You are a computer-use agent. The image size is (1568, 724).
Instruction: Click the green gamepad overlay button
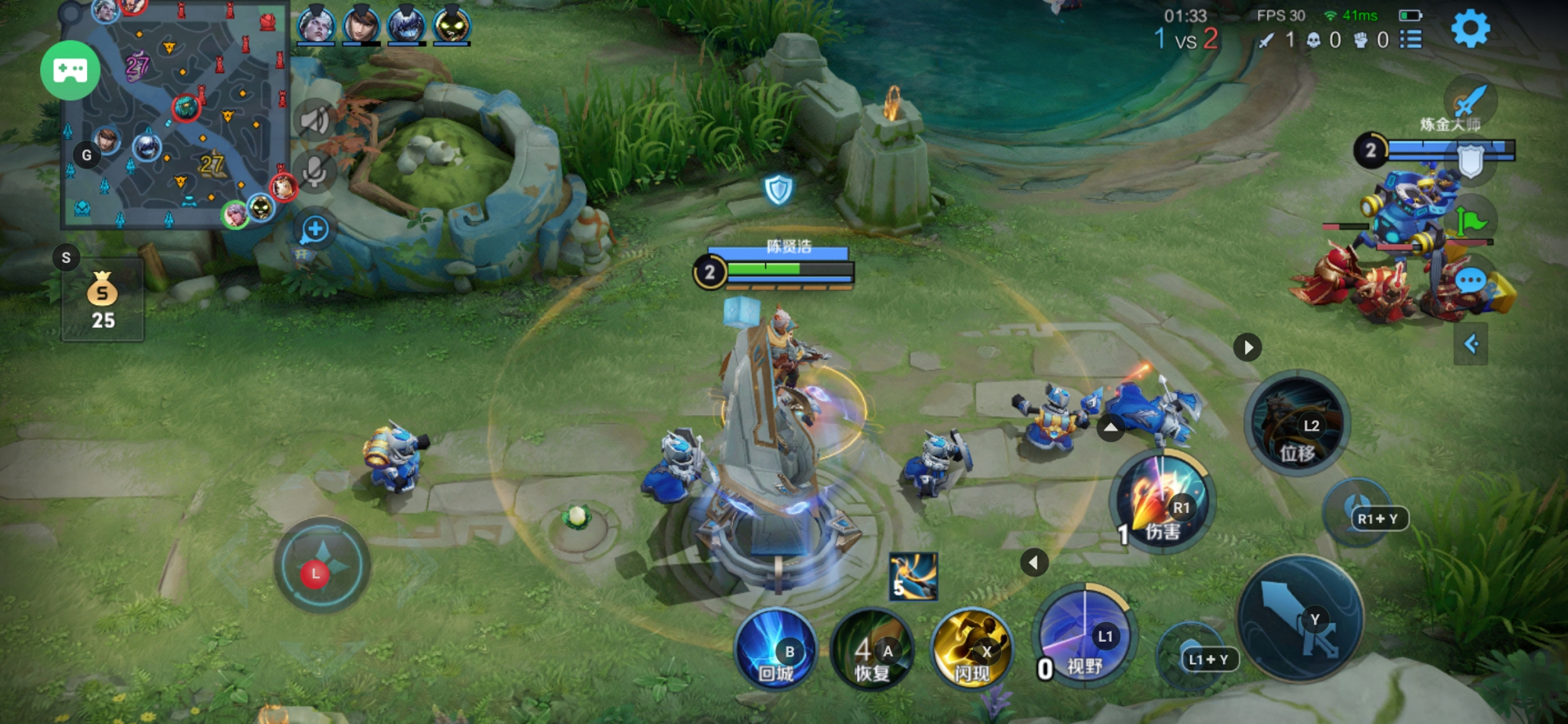pyautogui.click(x=71, y=71)
